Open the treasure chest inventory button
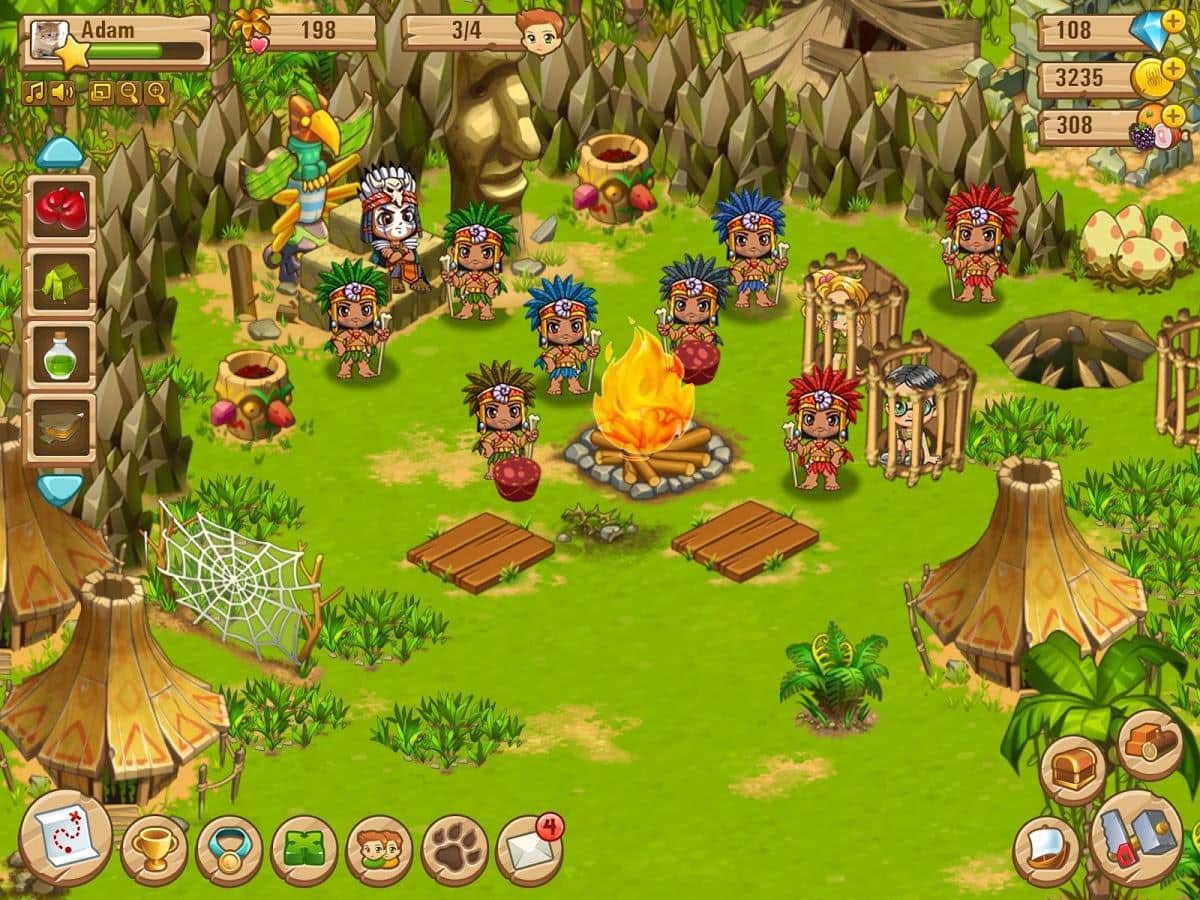 point(1073,770)
